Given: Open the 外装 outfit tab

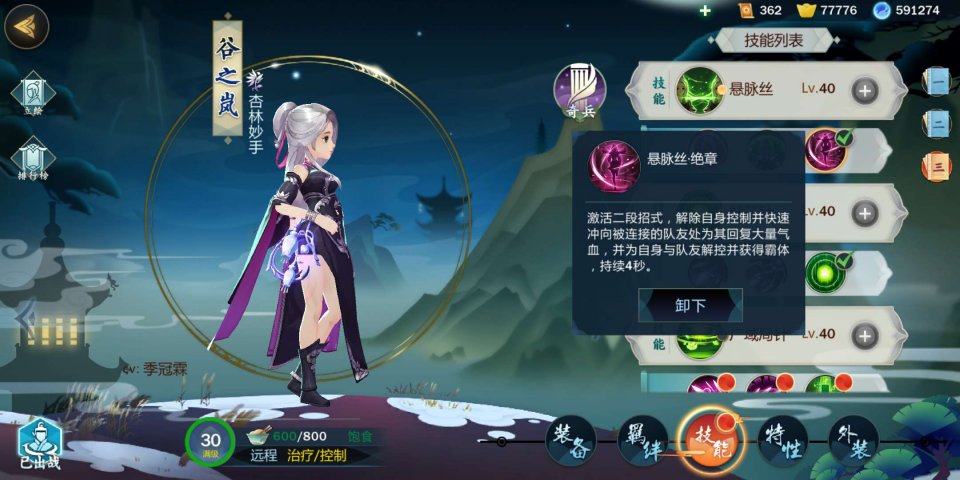Looking at the screenshot, I should tap(853, 441).
